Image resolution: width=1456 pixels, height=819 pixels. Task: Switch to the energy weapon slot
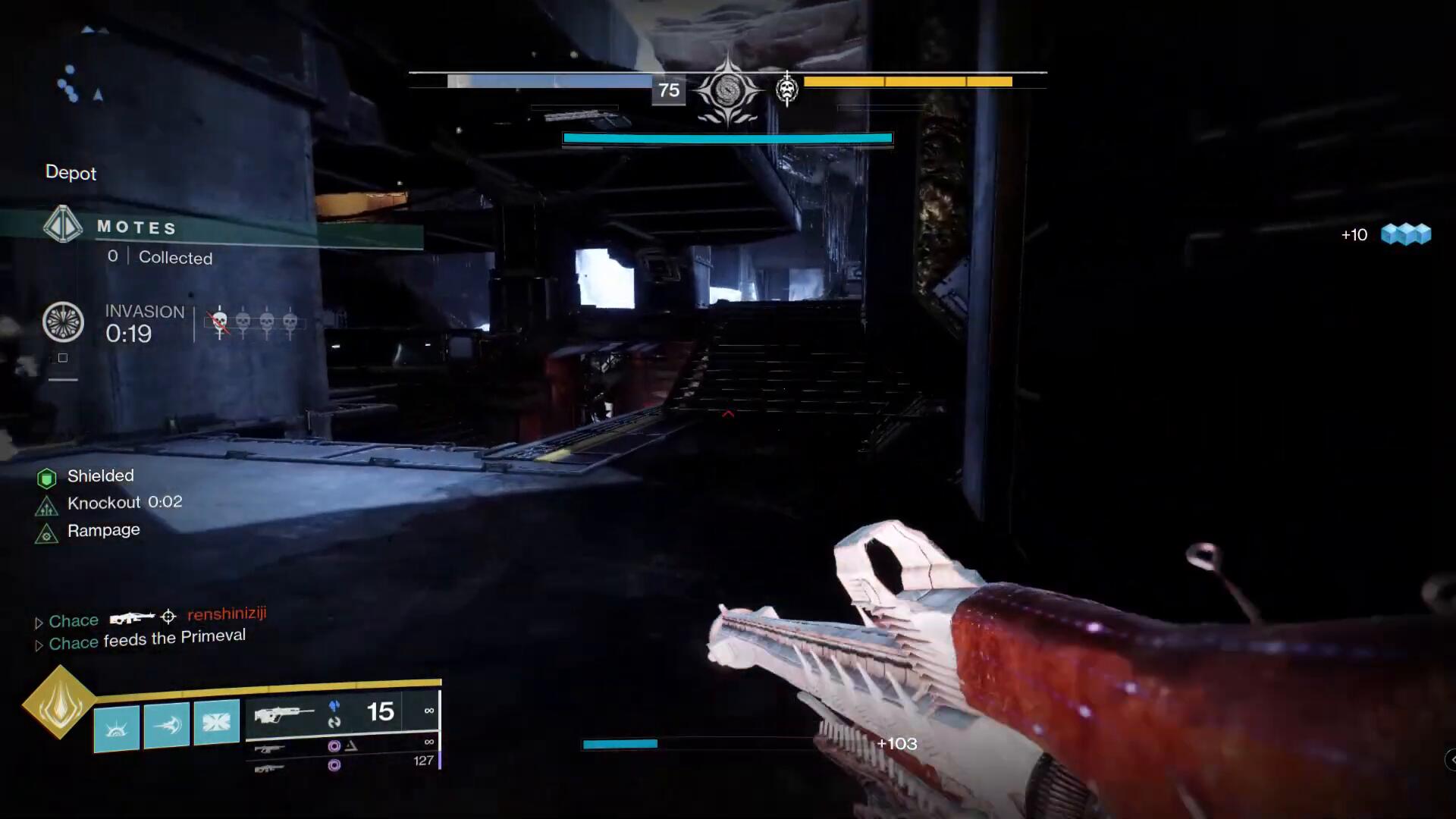click(x=270, y=748)
